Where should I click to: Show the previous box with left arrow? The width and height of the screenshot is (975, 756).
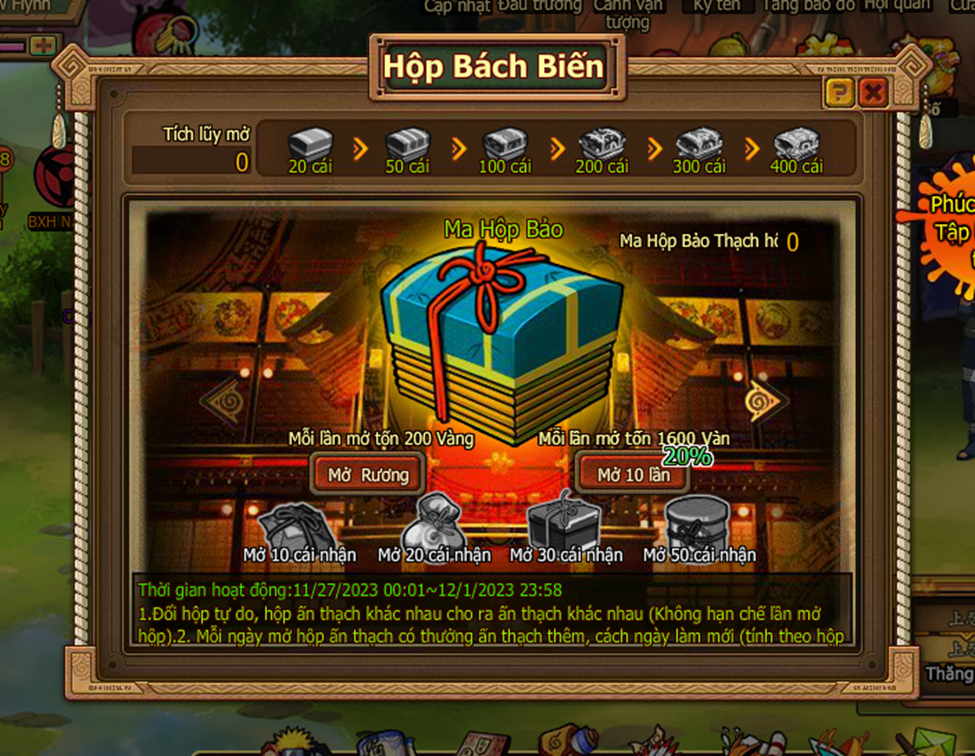point(222,400)
